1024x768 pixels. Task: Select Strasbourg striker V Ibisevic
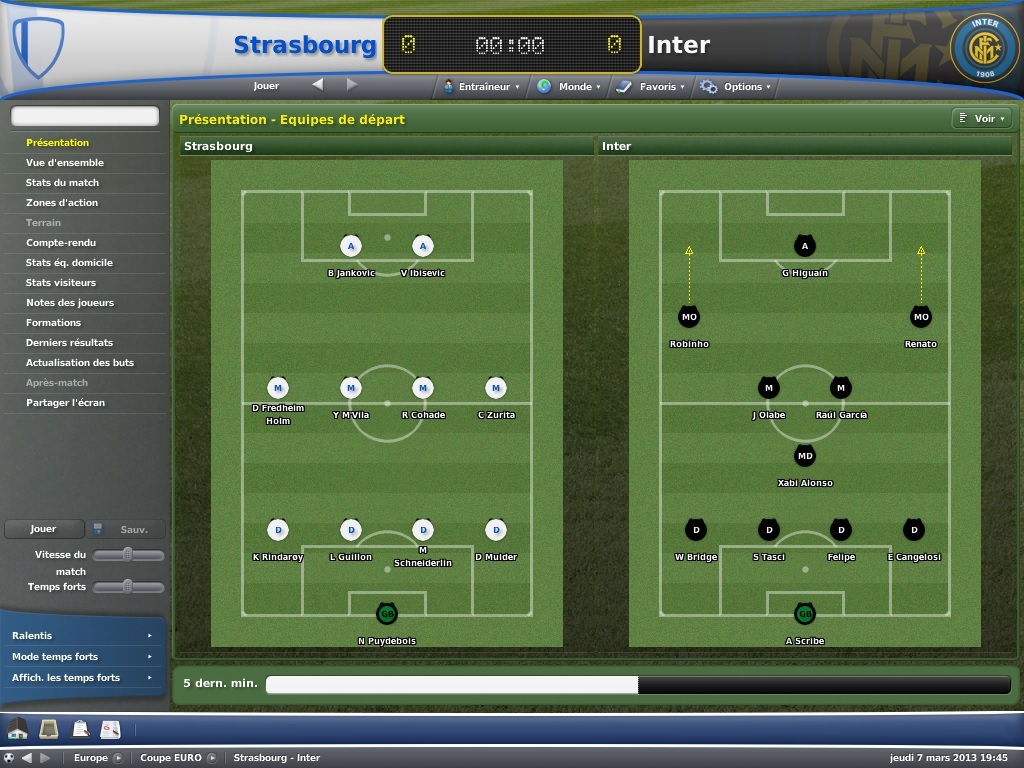tap(423, 246)
